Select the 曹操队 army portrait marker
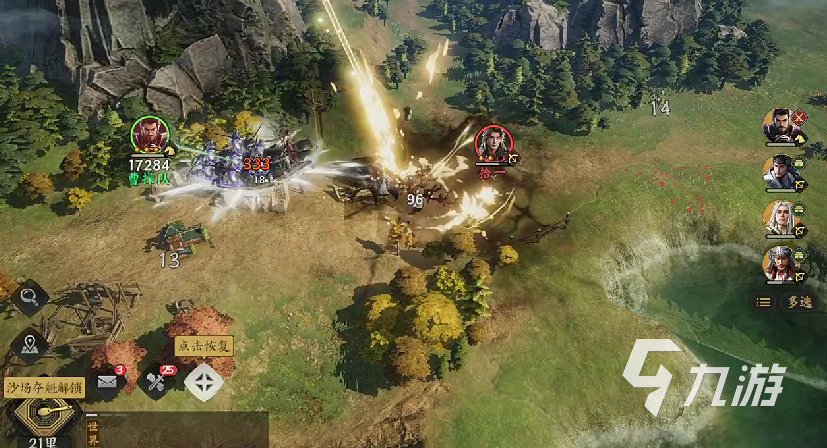Screen dimensions: 827x448 [x=149, y=136]
